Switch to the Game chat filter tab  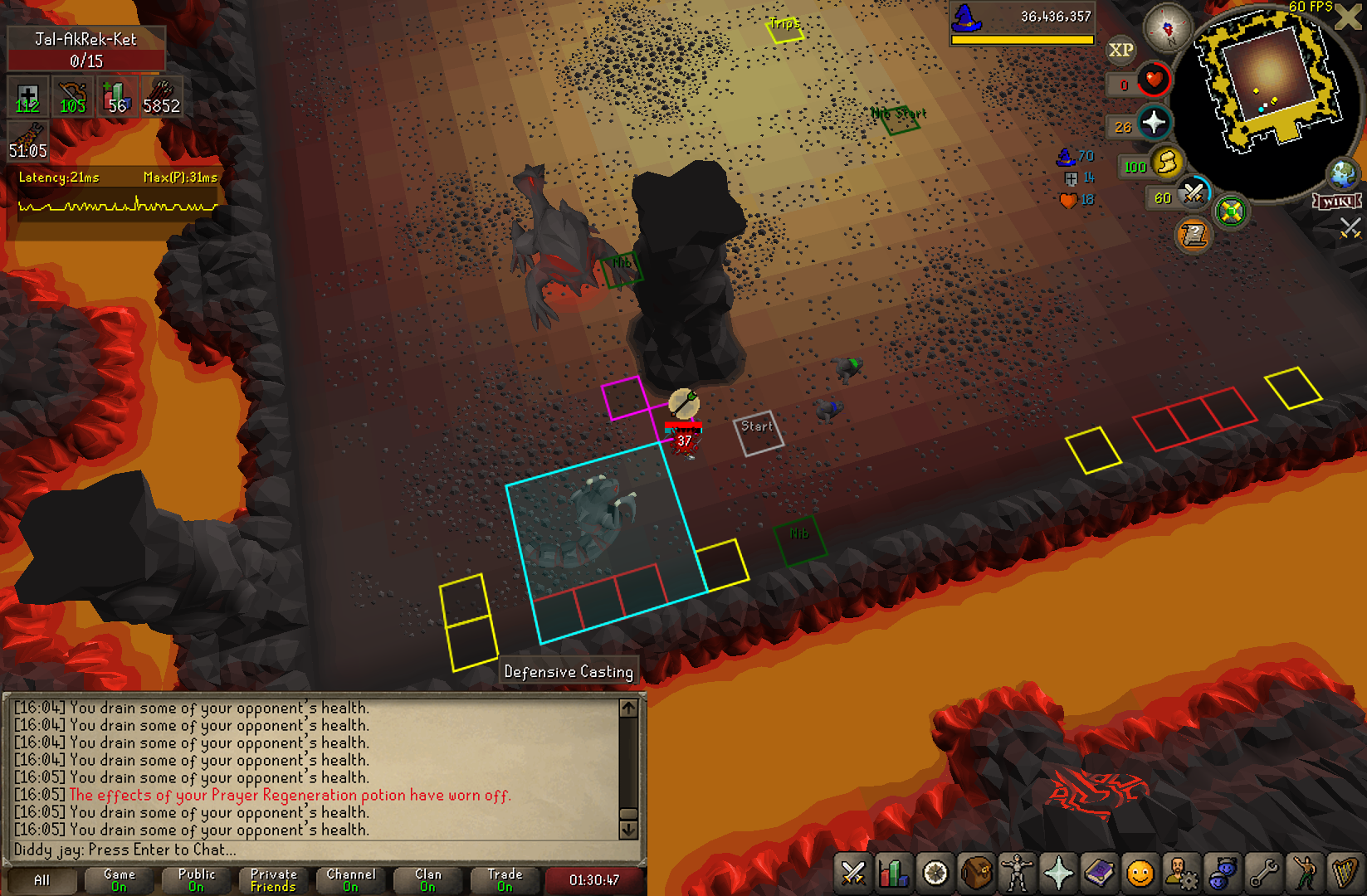pos(119,880)
